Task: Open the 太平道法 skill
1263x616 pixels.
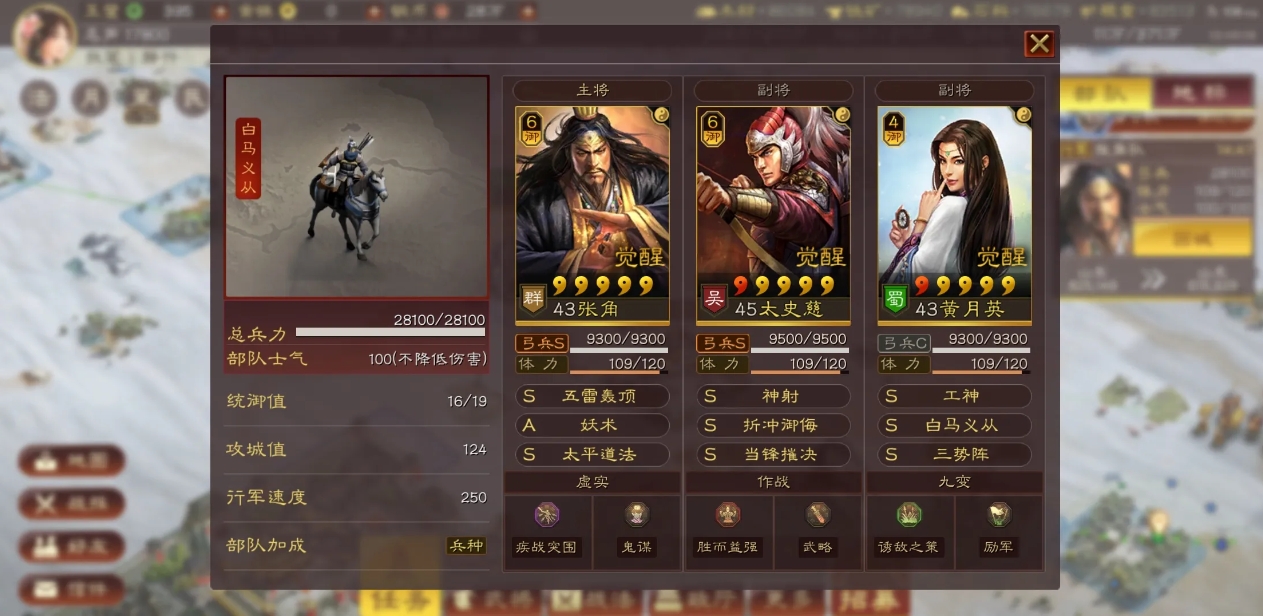Action: 592,454
